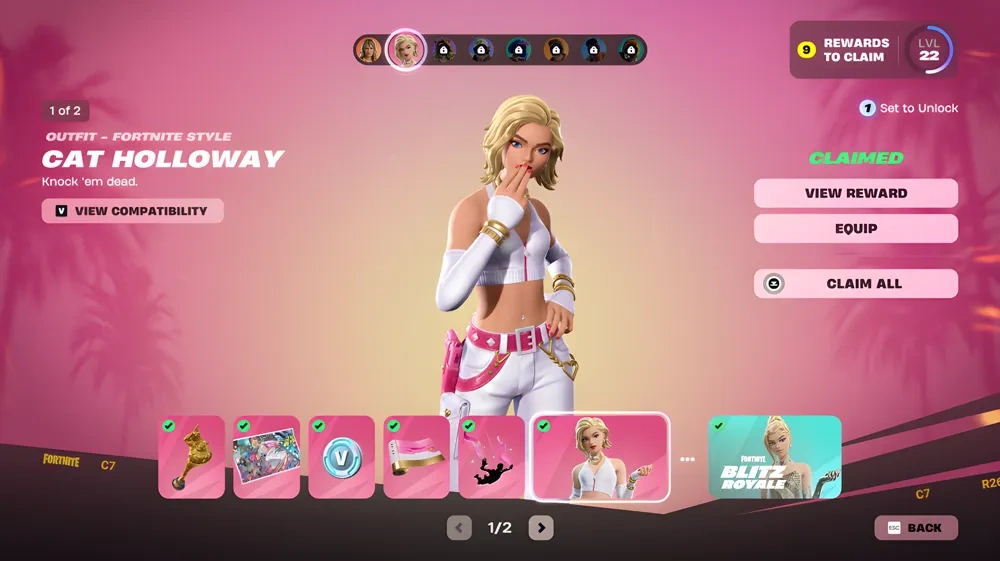Equip the Cat Holloway outfit
This screenshot has height=561, width=1000.
[x=855, y=228]
